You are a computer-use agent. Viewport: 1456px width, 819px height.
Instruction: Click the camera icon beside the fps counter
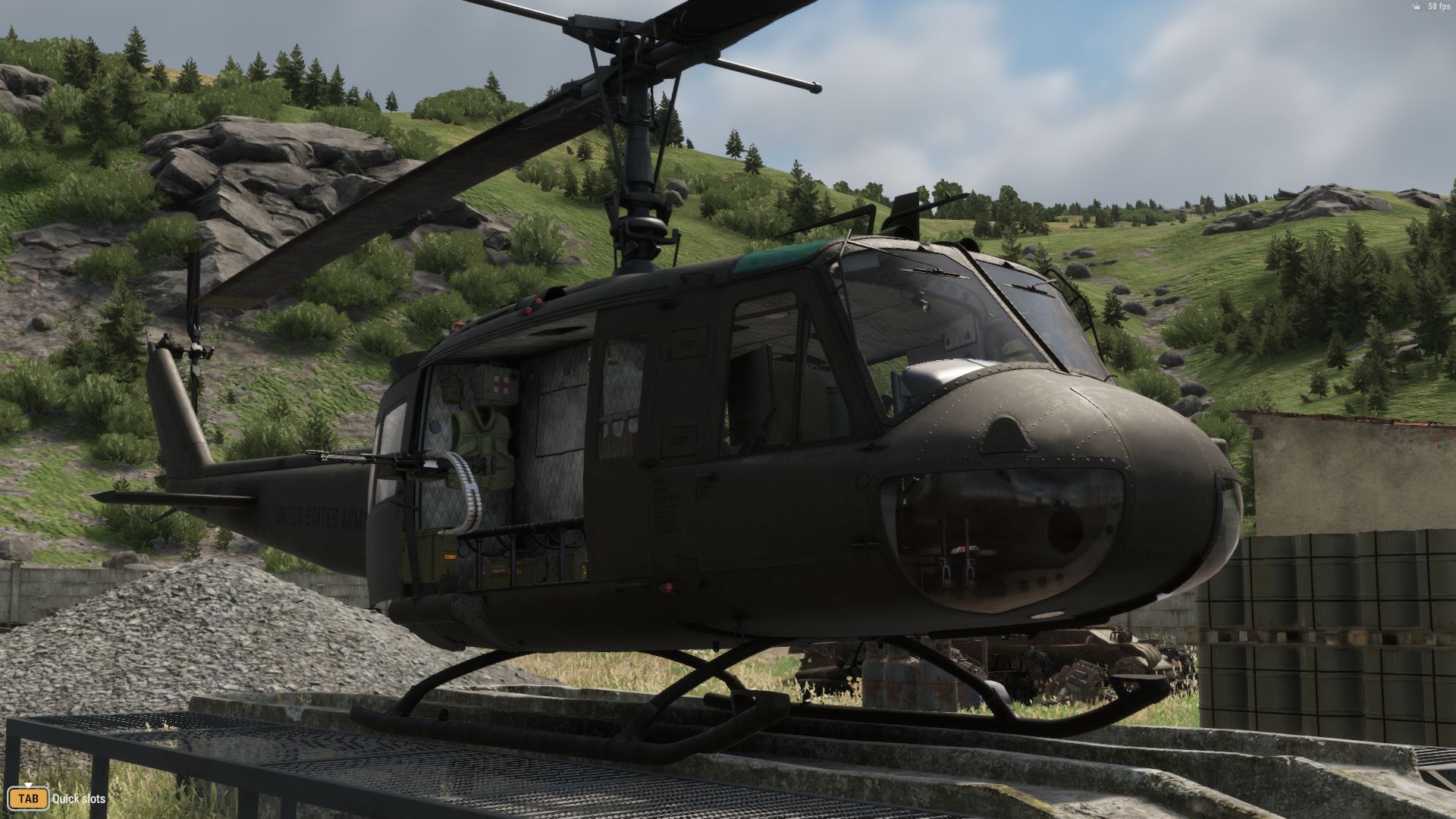pos(1417,6)
